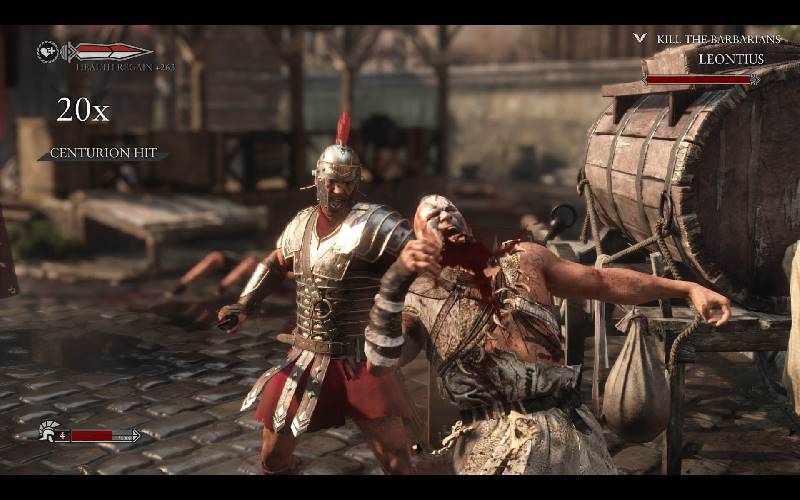Click the Kill the Barbarians objective tracker

tap(718, 39)
